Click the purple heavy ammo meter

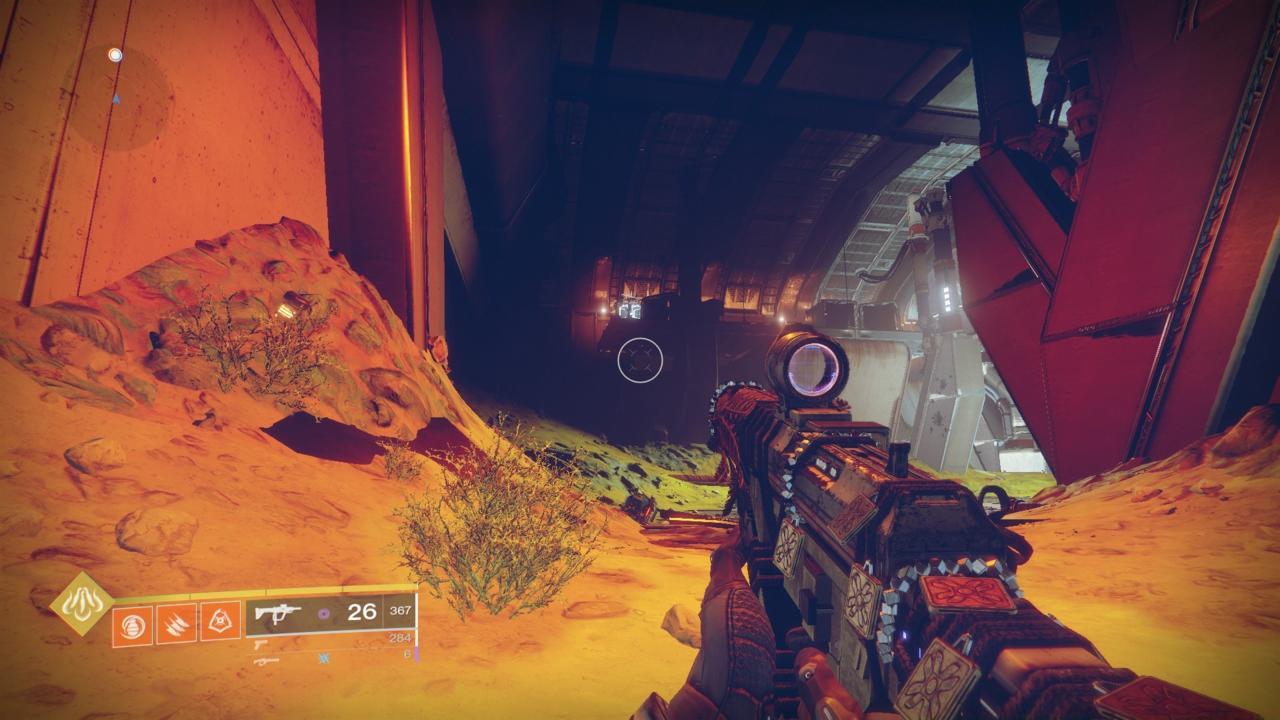416,655
